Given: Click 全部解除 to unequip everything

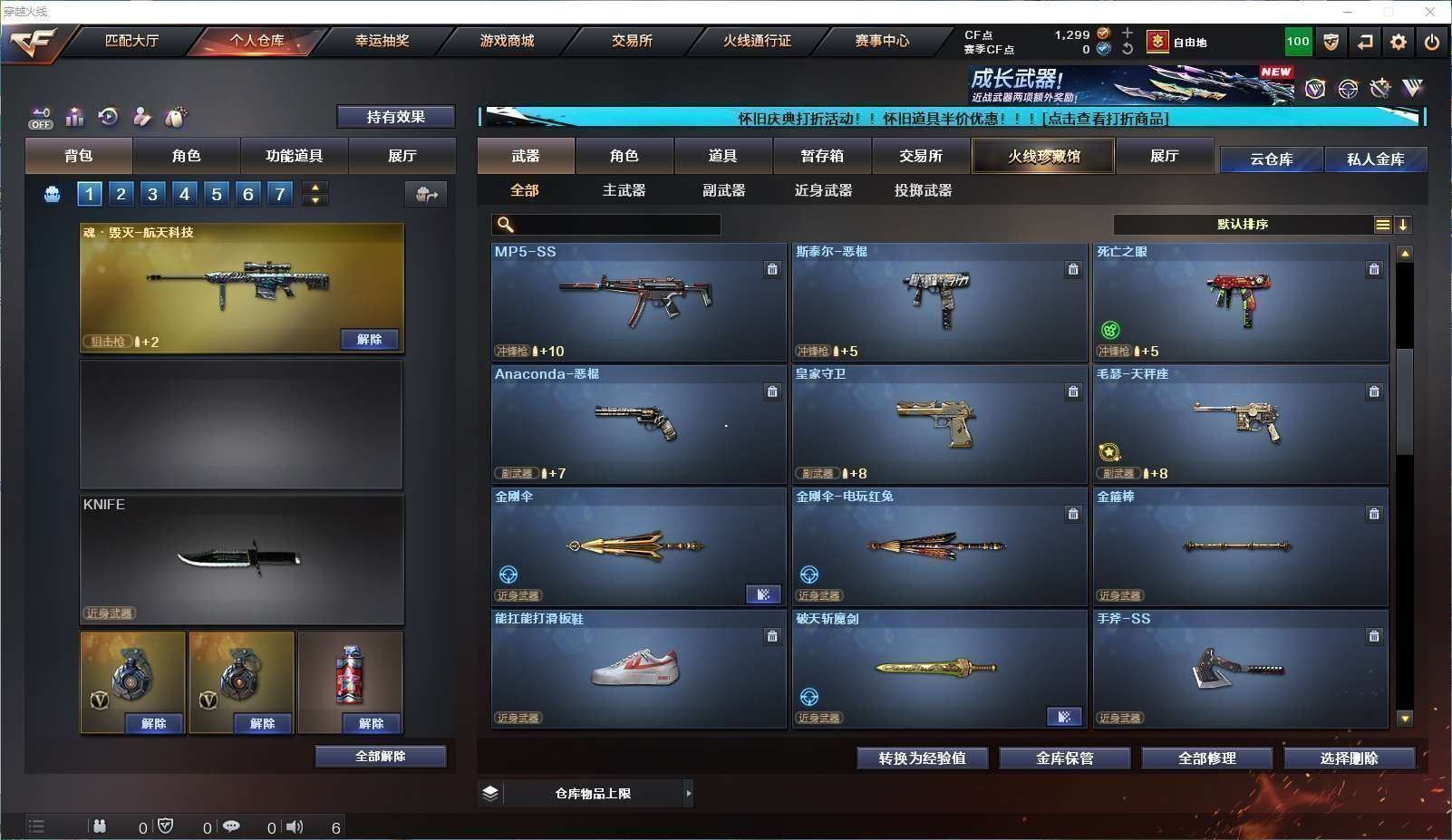Looking at the screenshot, I should point(381,757).
